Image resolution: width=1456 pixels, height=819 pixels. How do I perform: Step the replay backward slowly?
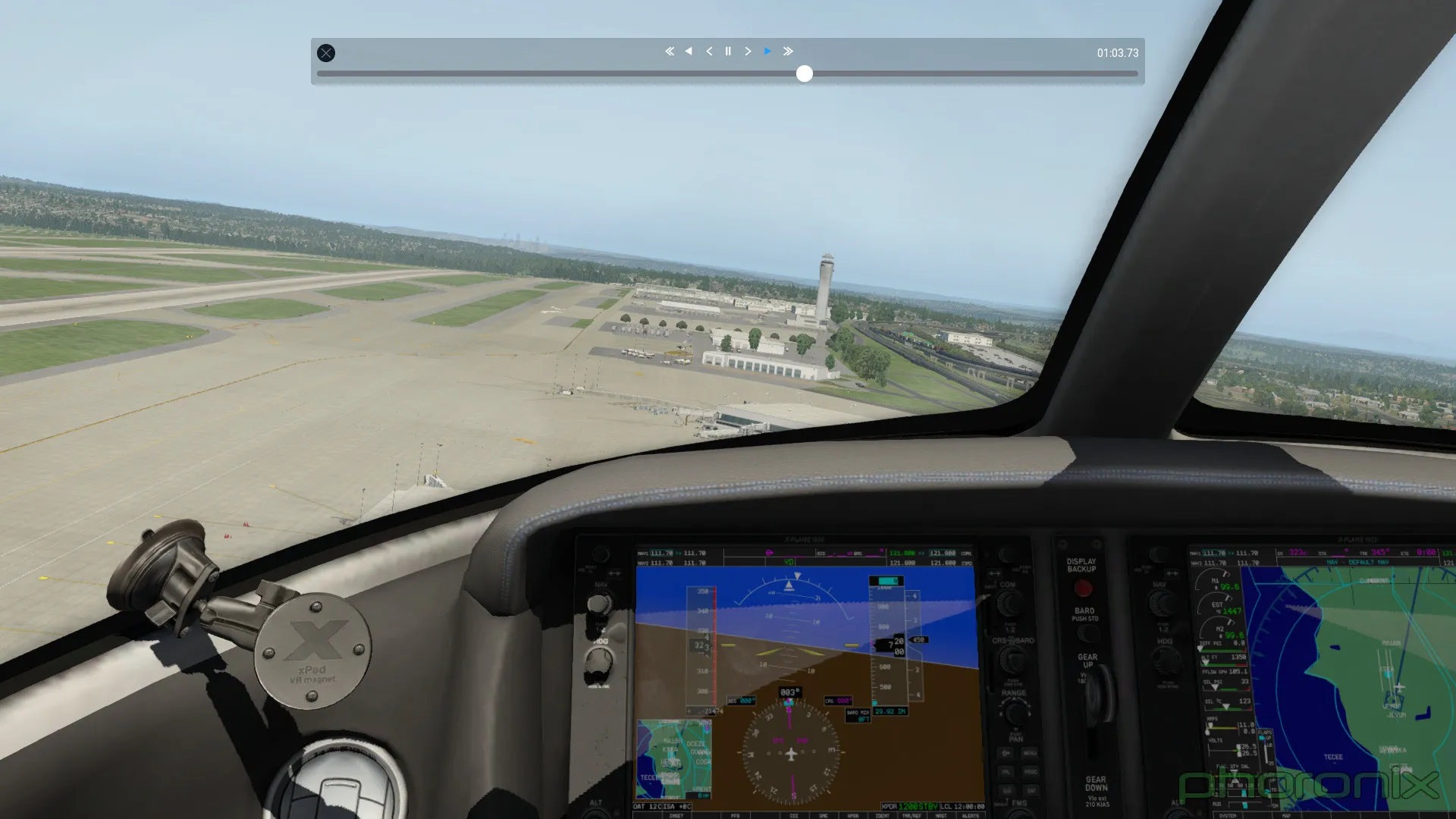pyautogui.click(x=709, y=52)
